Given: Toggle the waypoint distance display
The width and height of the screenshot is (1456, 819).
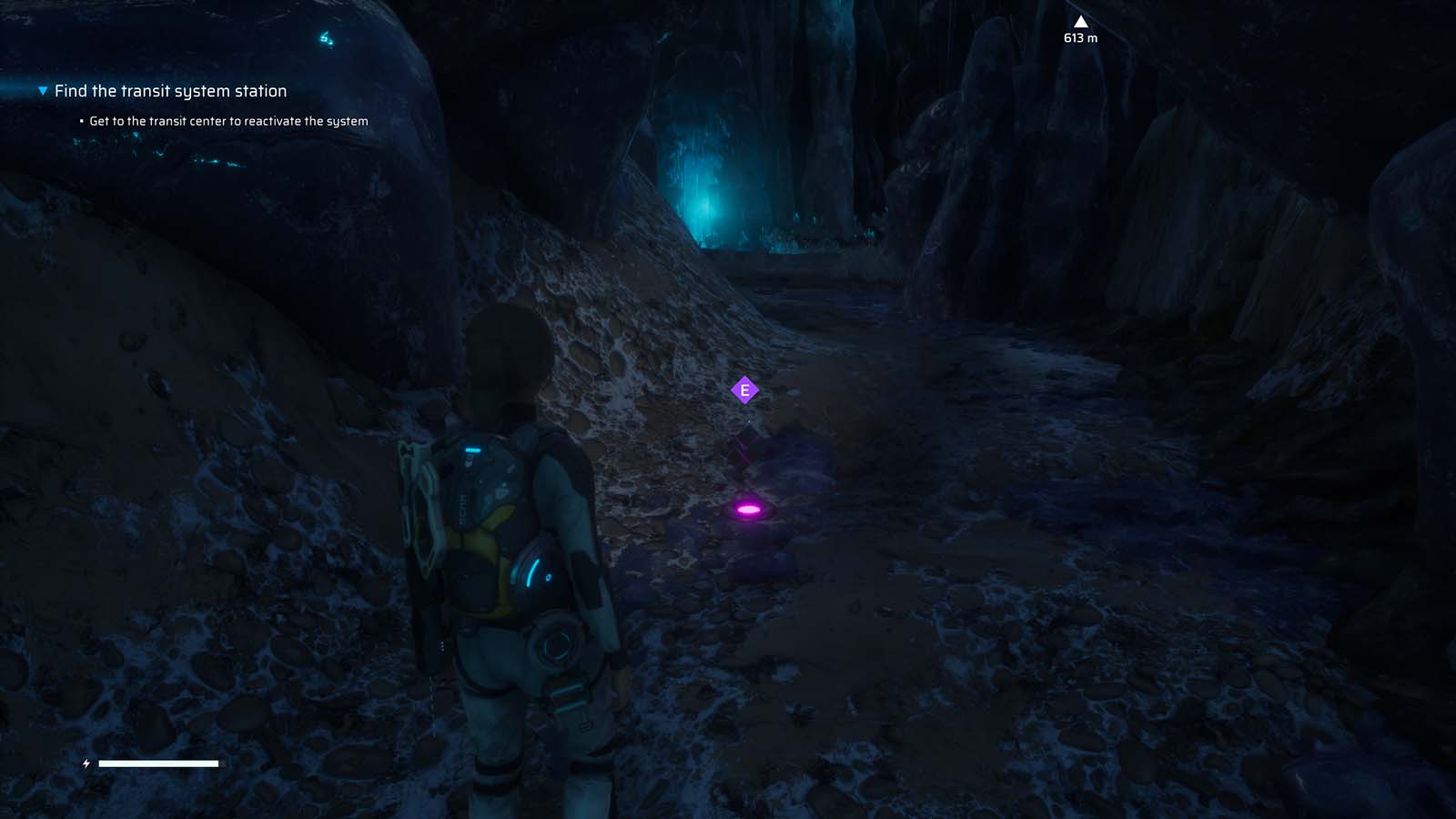Looking at the screenshot, I should [x=1080, y=38].
